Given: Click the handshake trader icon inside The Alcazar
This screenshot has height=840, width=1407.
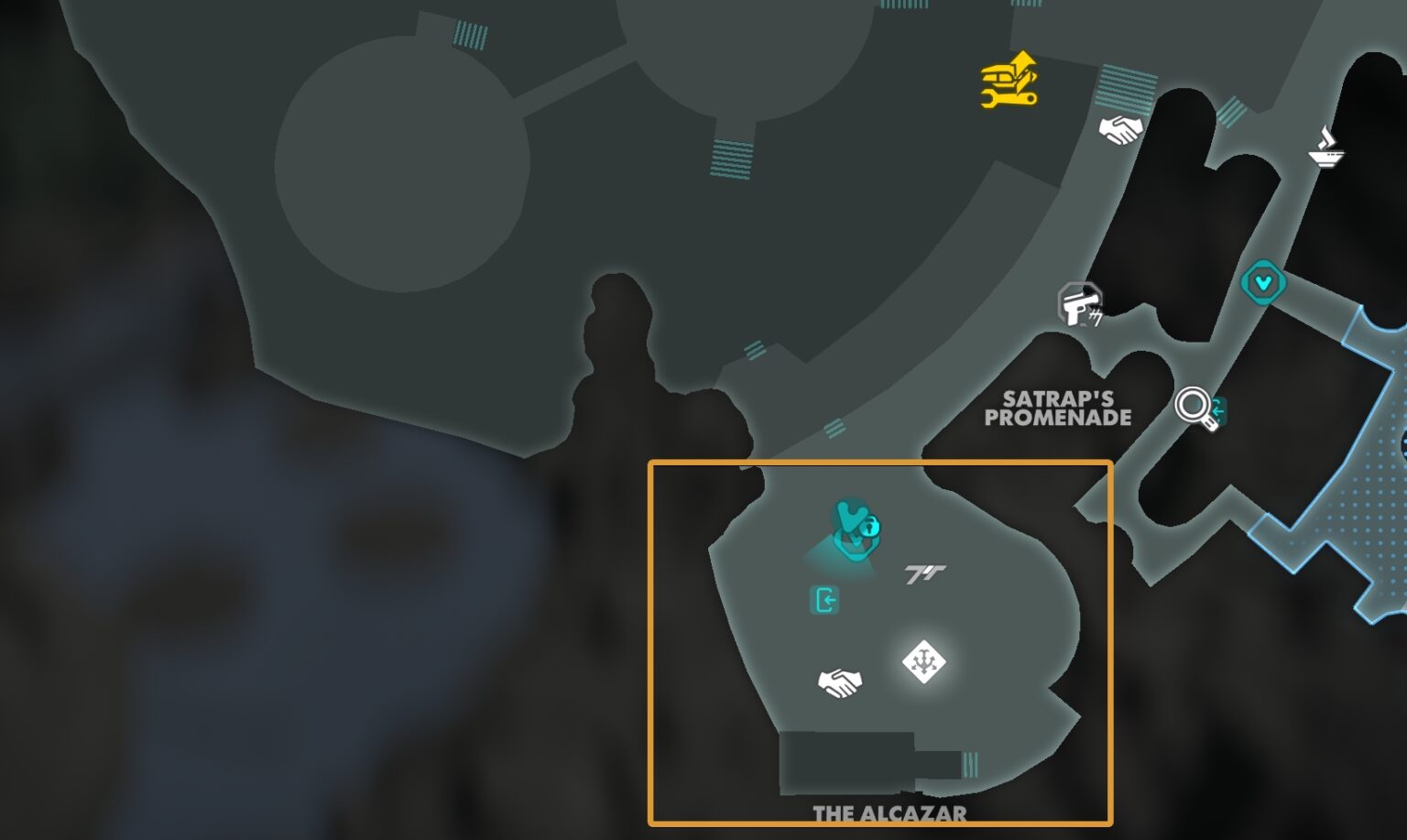Looking at the screenshot, I should tap(842, 680).
